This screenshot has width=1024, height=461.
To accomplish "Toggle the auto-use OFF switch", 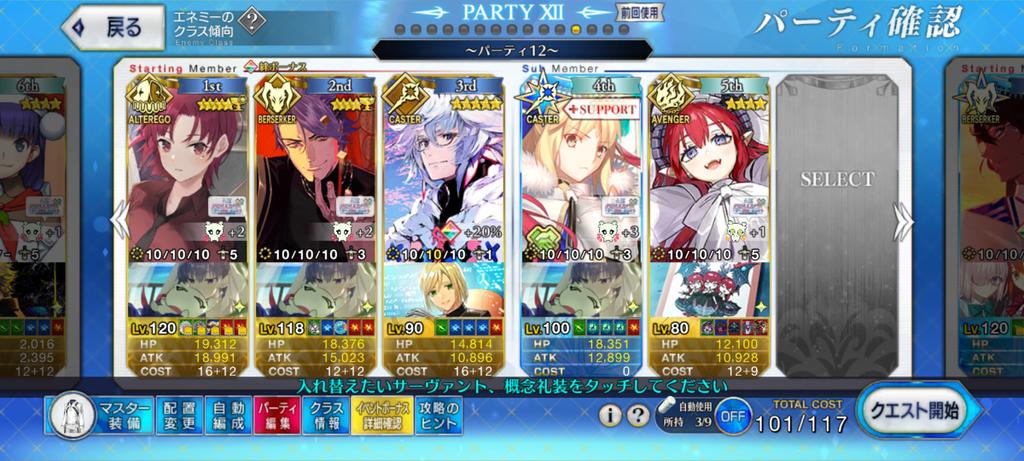I will click(x=733, y=416).
